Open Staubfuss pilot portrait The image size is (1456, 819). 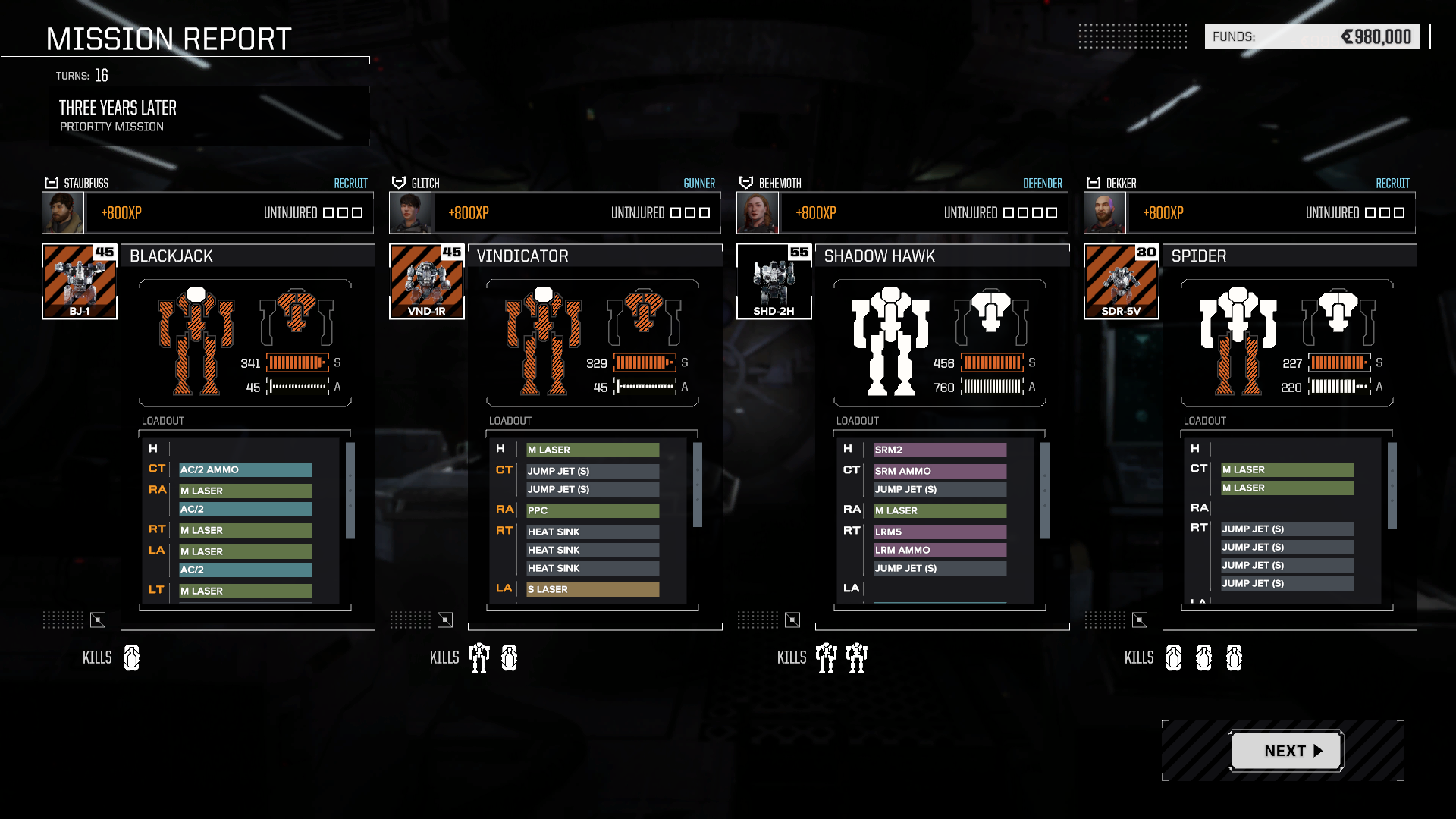click(x=63, y=213)
